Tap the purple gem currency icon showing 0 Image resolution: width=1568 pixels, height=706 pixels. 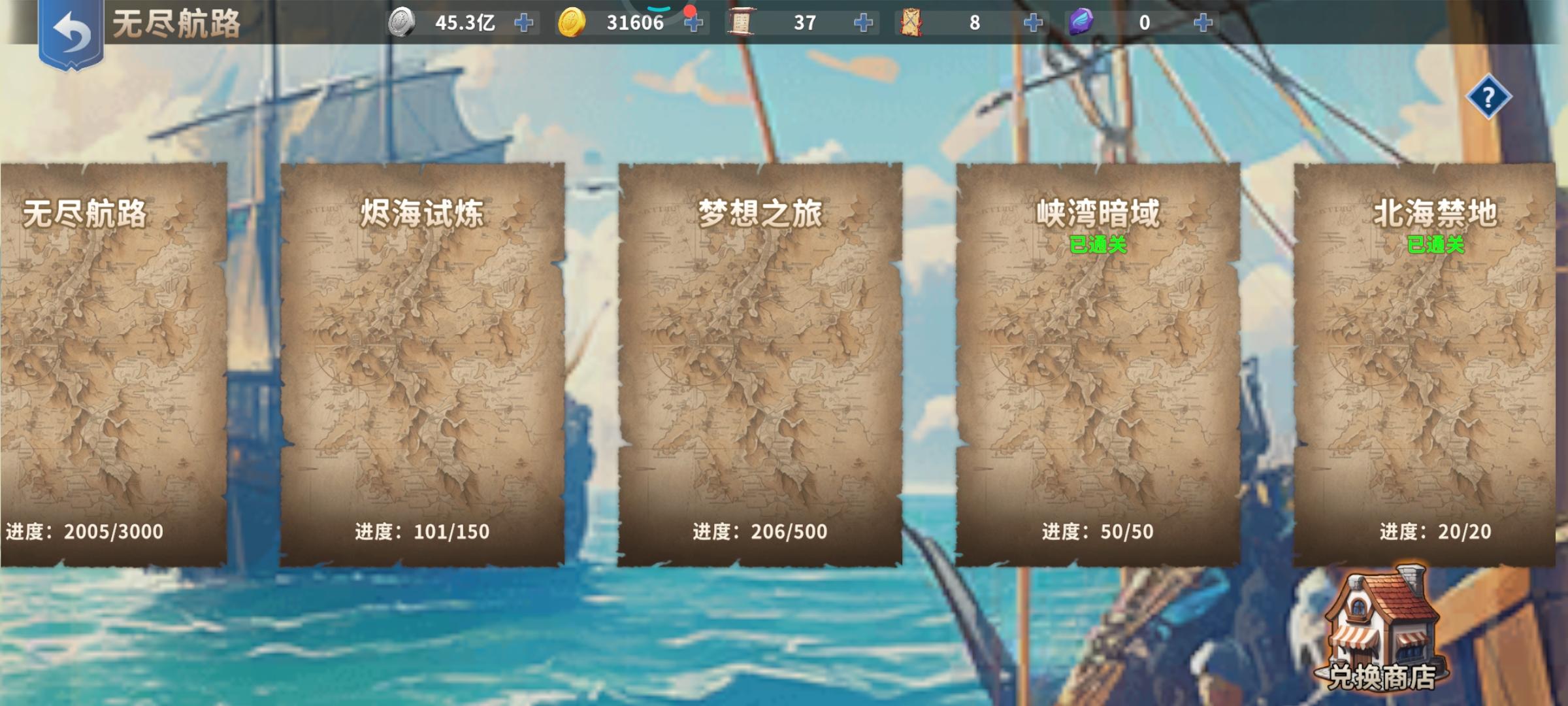1082,22
